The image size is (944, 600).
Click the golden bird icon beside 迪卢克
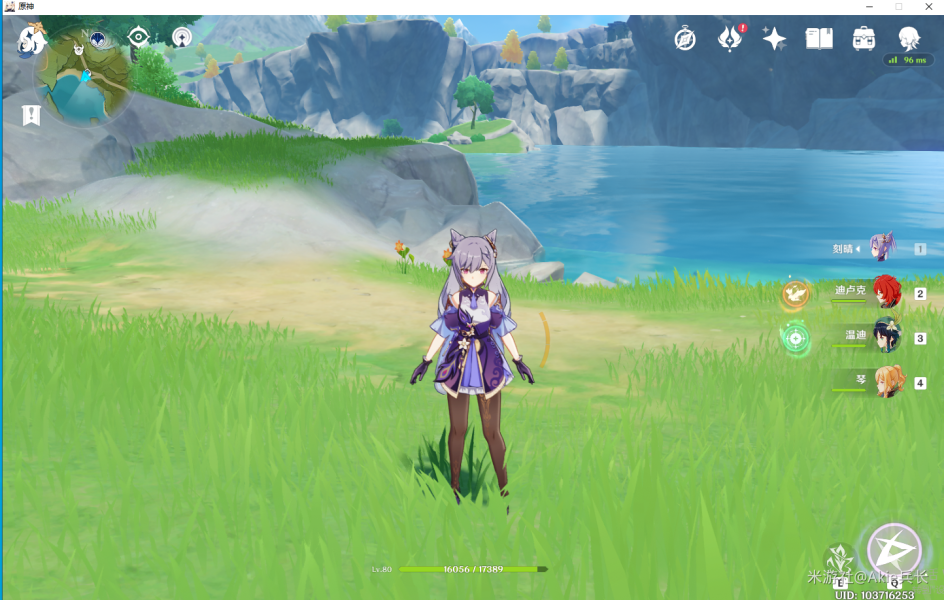pyautogui.click(x=796, y=292)
